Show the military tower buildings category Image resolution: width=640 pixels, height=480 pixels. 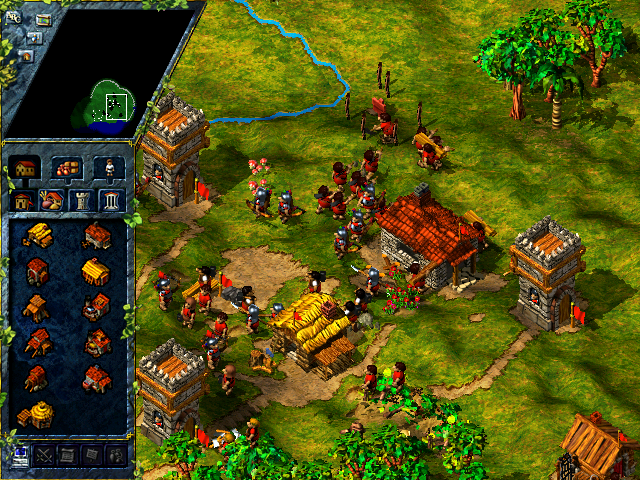tap(82, 200)
